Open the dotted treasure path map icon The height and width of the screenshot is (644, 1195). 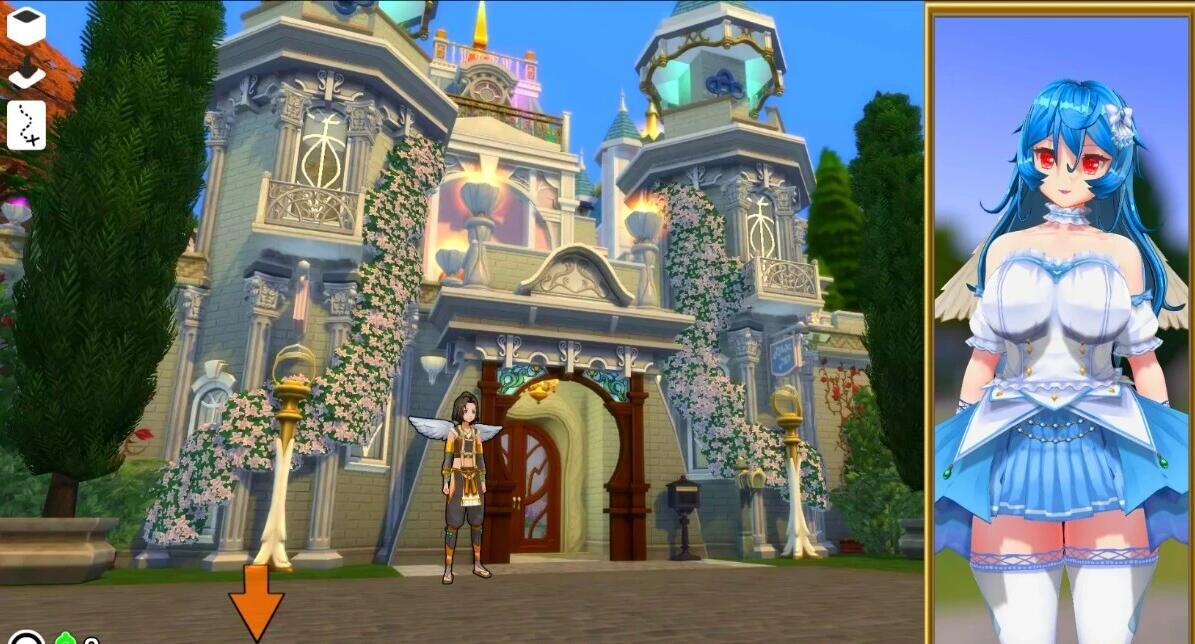pyautogui.click(x=26, y=125)
